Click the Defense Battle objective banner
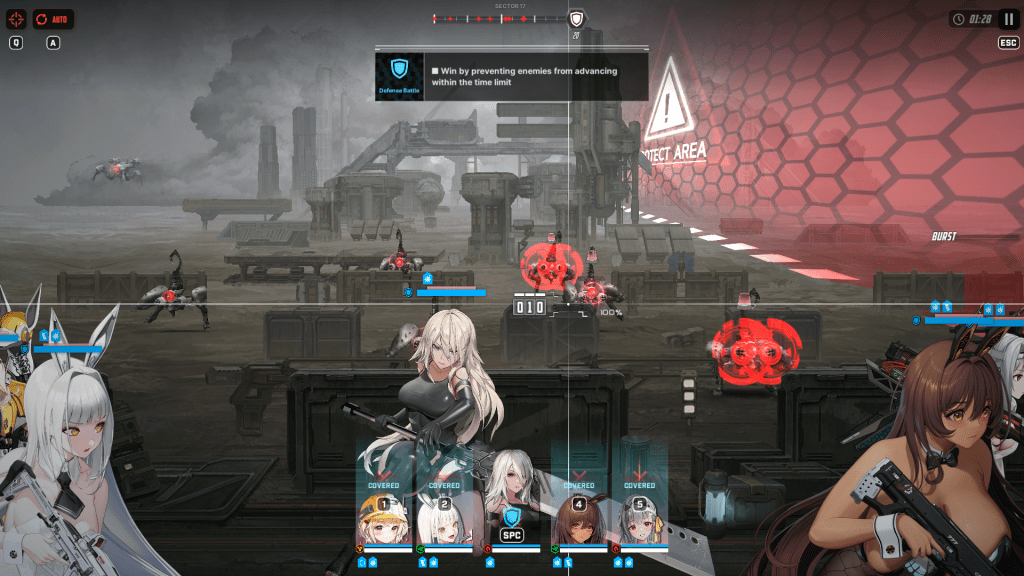This screenshot has width=1024, height=576. click(511, 77)
